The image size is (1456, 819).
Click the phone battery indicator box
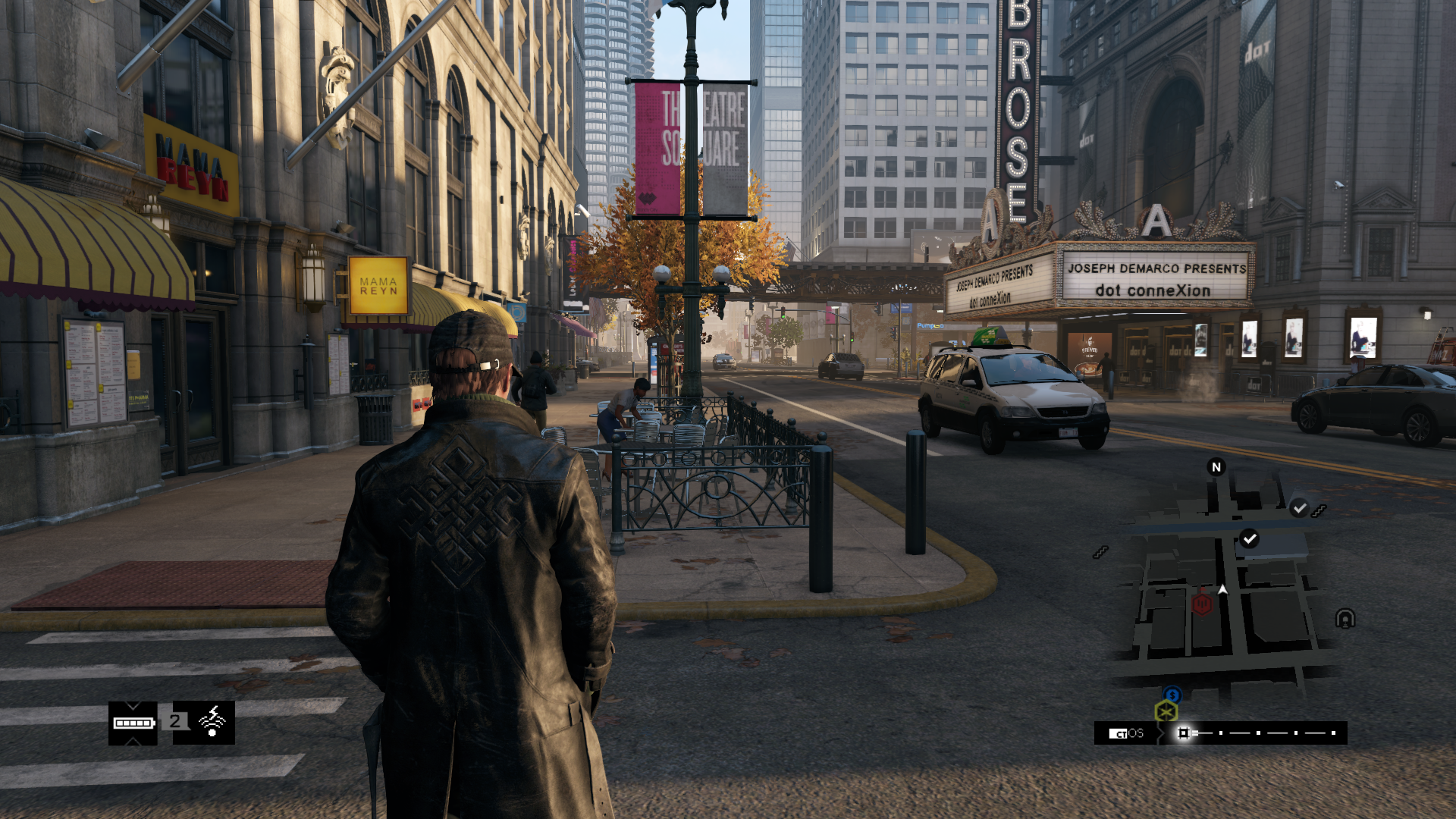pyautogui.click(x=133, y=723)
